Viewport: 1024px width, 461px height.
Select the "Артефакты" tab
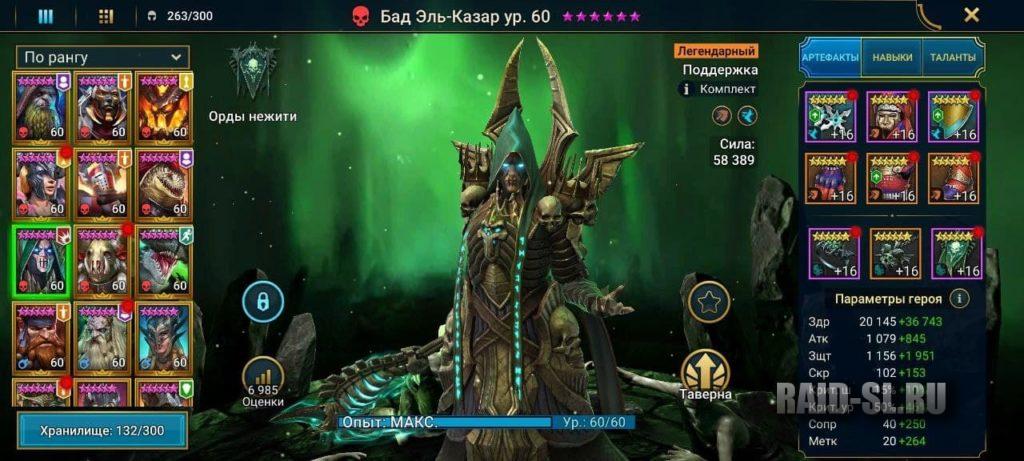pos(830,58)
